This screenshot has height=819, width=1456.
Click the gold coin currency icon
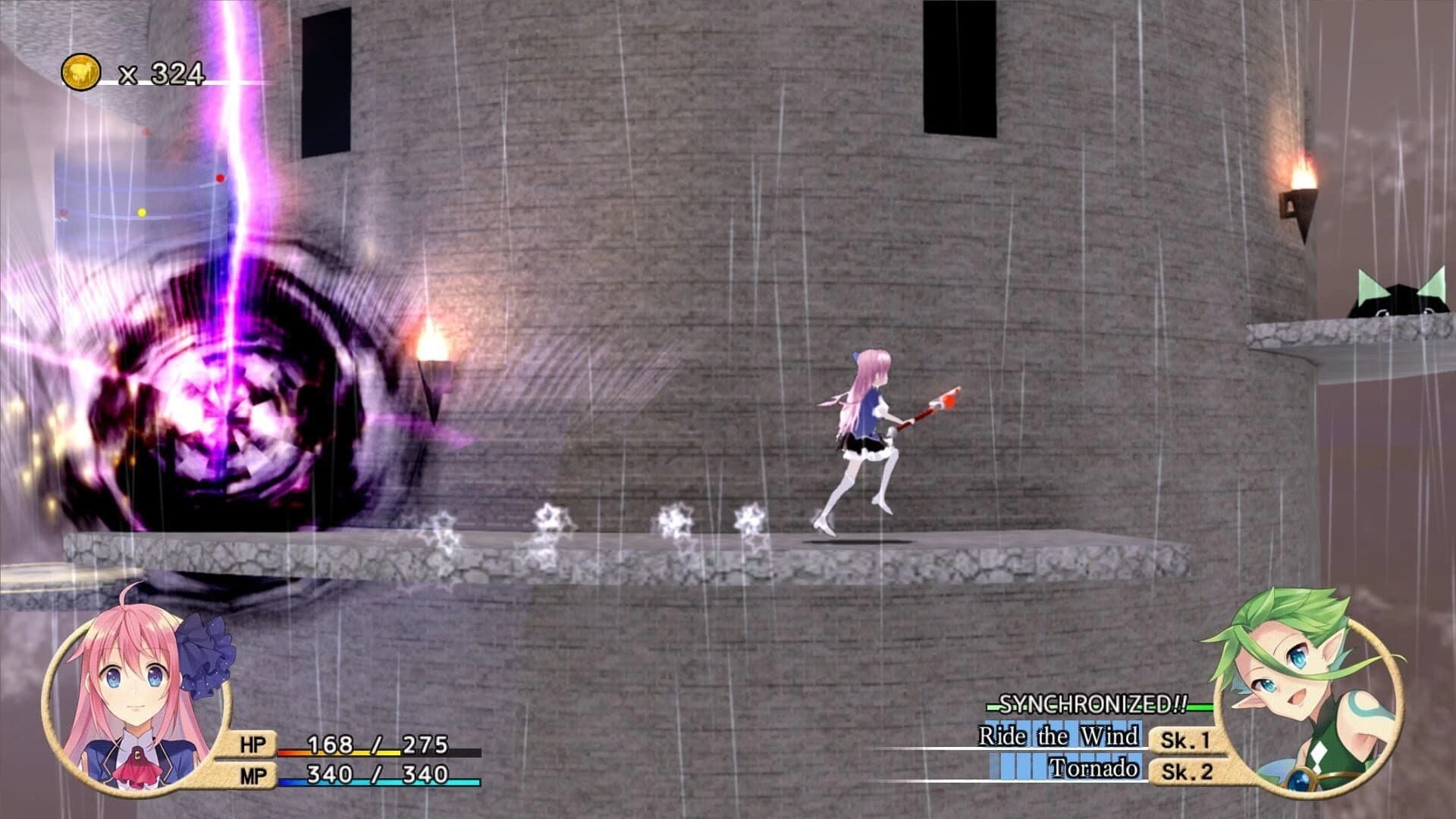[x=81, y=72]
